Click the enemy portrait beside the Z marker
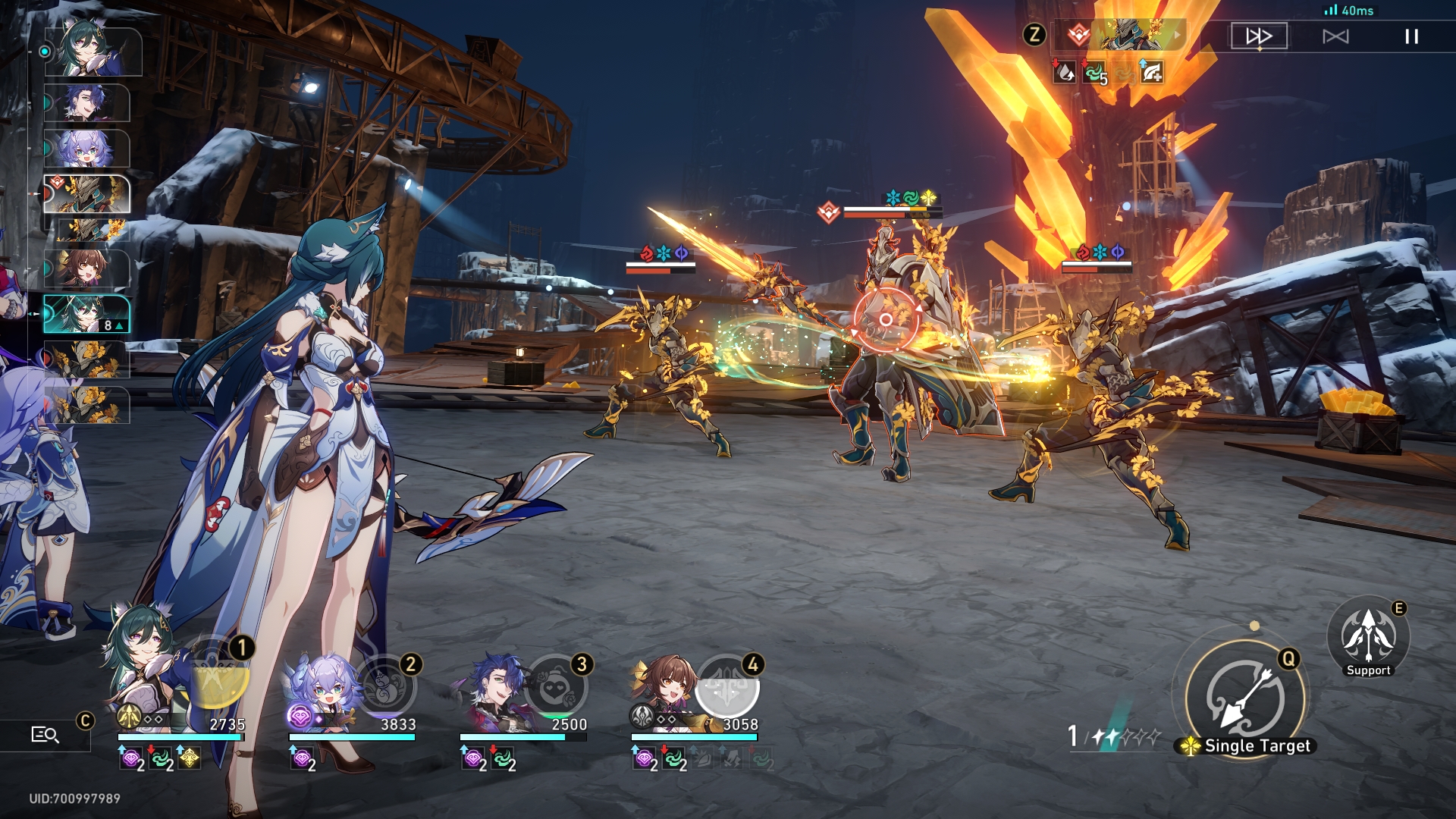 pos(1122,33)
